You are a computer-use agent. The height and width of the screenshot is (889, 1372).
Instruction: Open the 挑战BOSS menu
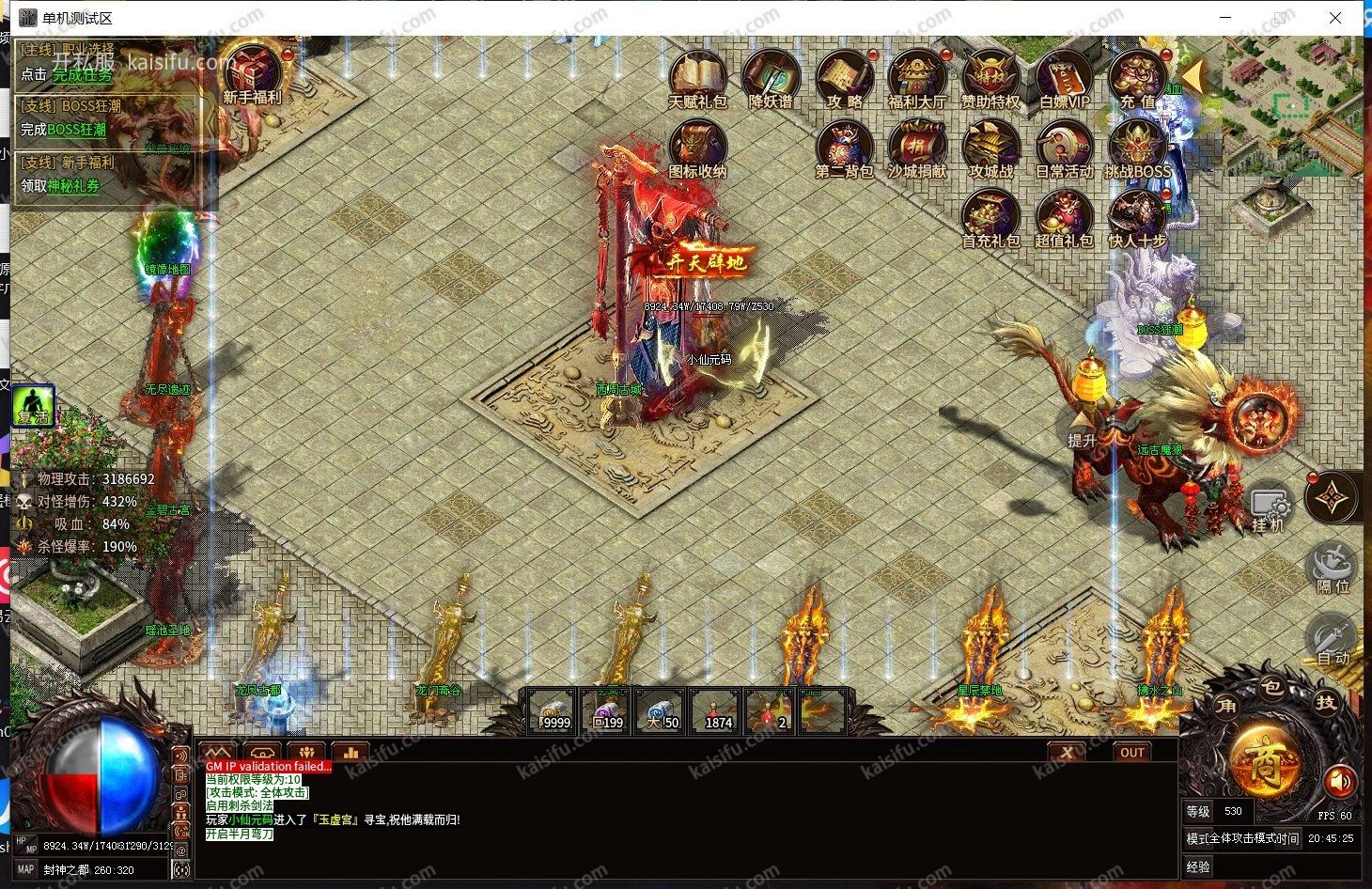click(1137, 148)
